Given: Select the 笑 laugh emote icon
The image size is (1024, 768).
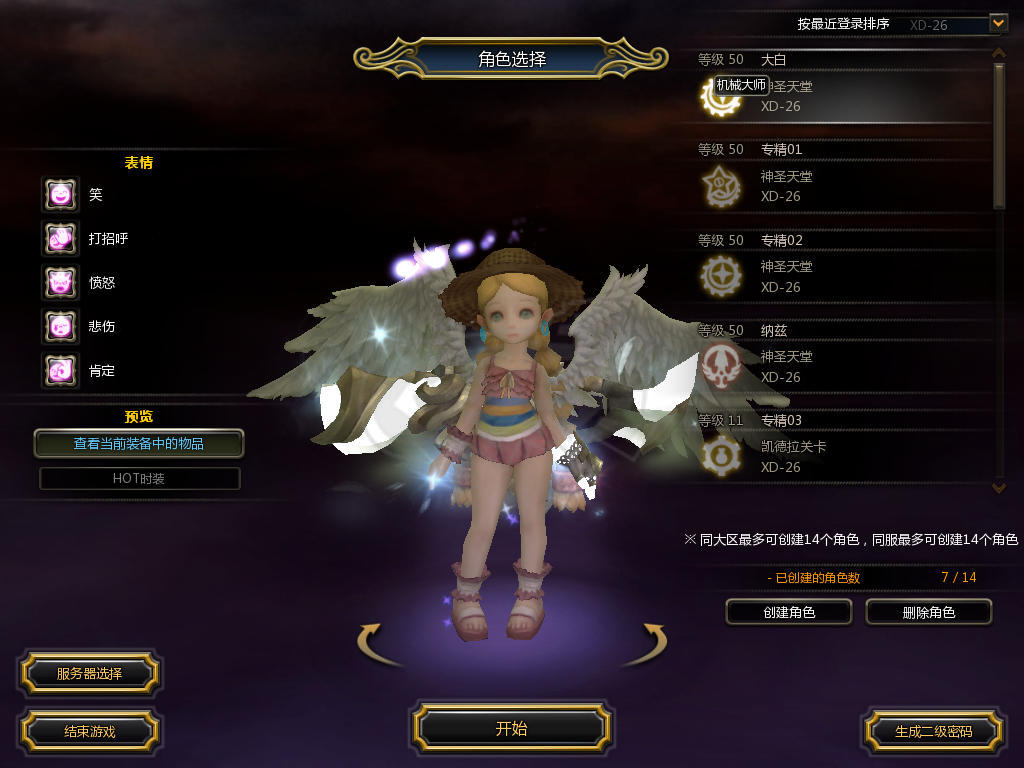Looking at the screenshot, I should pyautogui.click(x=60, y=194).
